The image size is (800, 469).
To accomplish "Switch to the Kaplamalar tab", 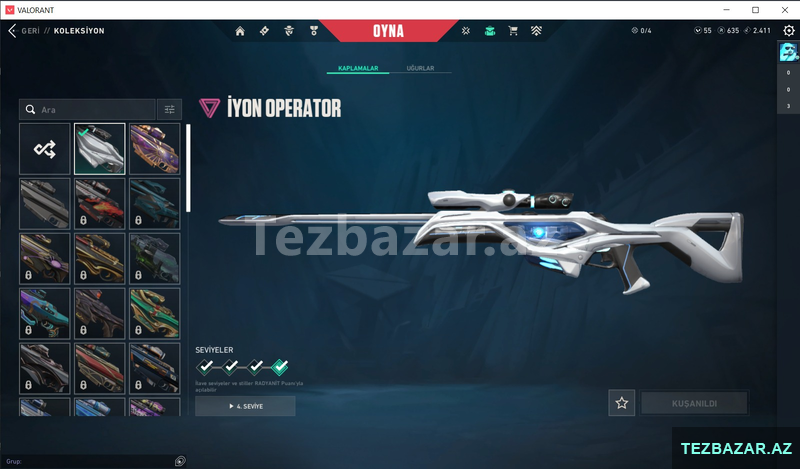I will 358,68.
